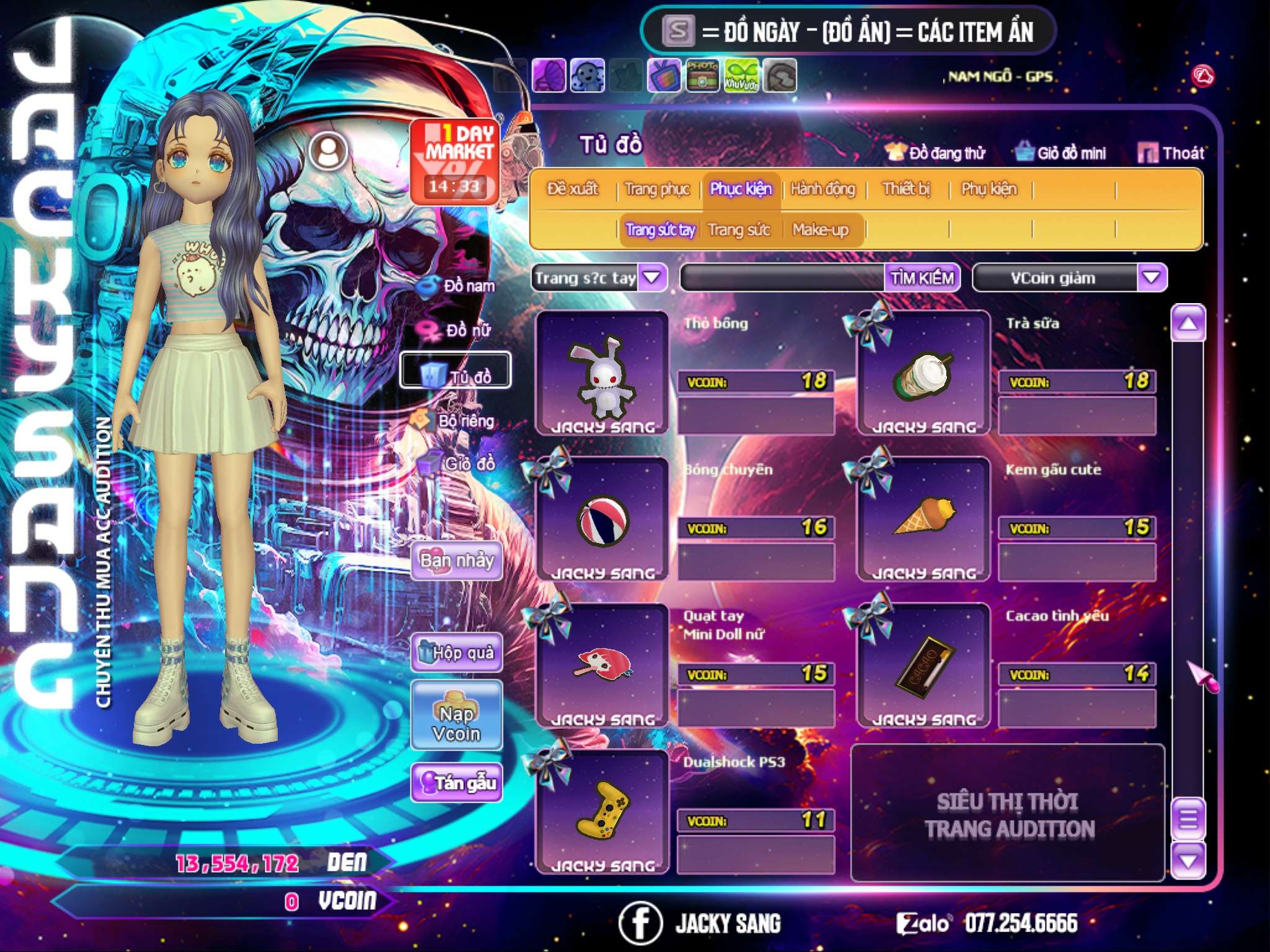The image size is (1270, 952).
Task: Click the item list scroll-down arrow
Action: coord(1188,861)
